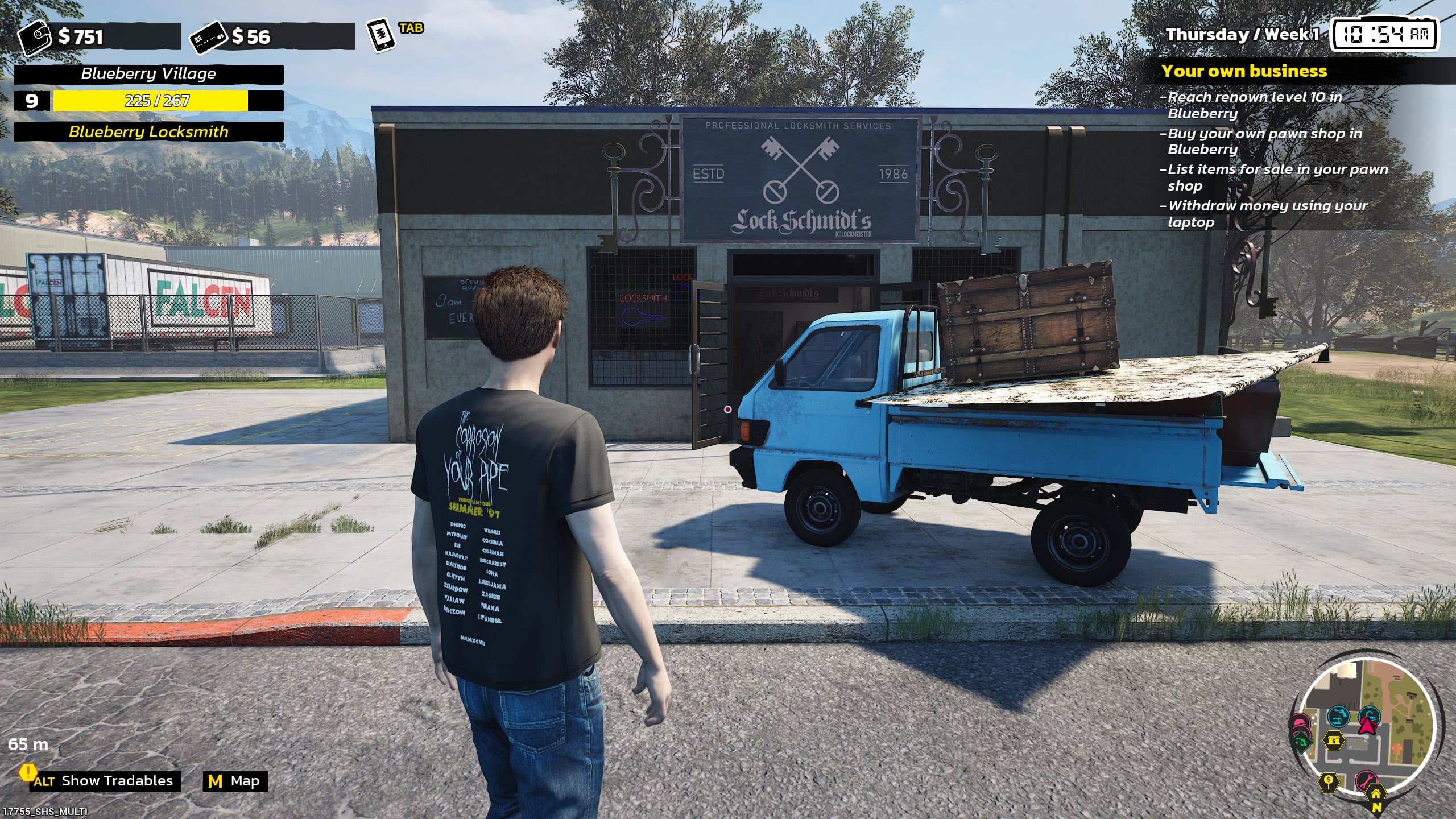Select the yellow pawn shop marker on minimap
The image size is (1456, 819).
click(x=1334, y=741)
